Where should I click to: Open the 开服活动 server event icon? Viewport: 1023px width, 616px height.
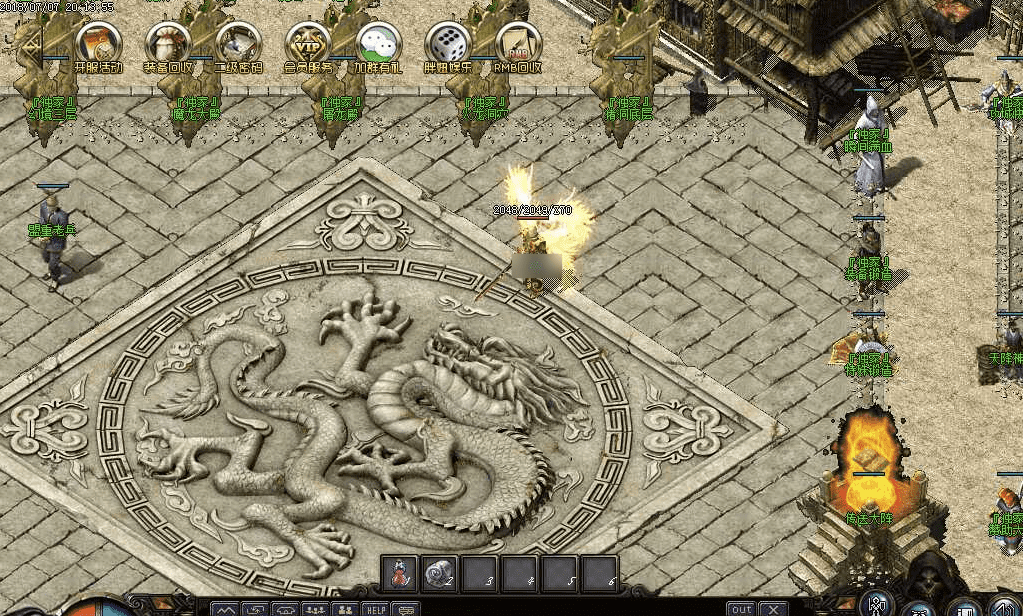(98, 43)
